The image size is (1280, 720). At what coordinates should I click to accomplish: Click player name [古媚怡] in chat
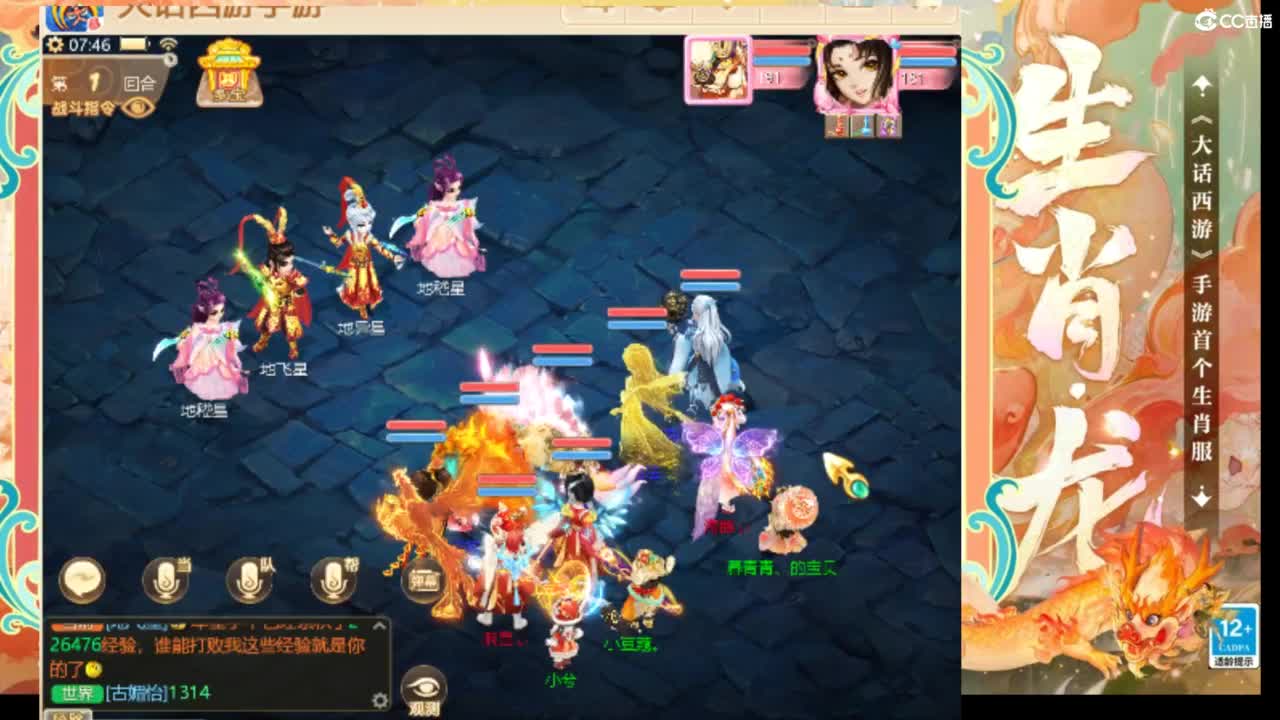click(137, 692)
